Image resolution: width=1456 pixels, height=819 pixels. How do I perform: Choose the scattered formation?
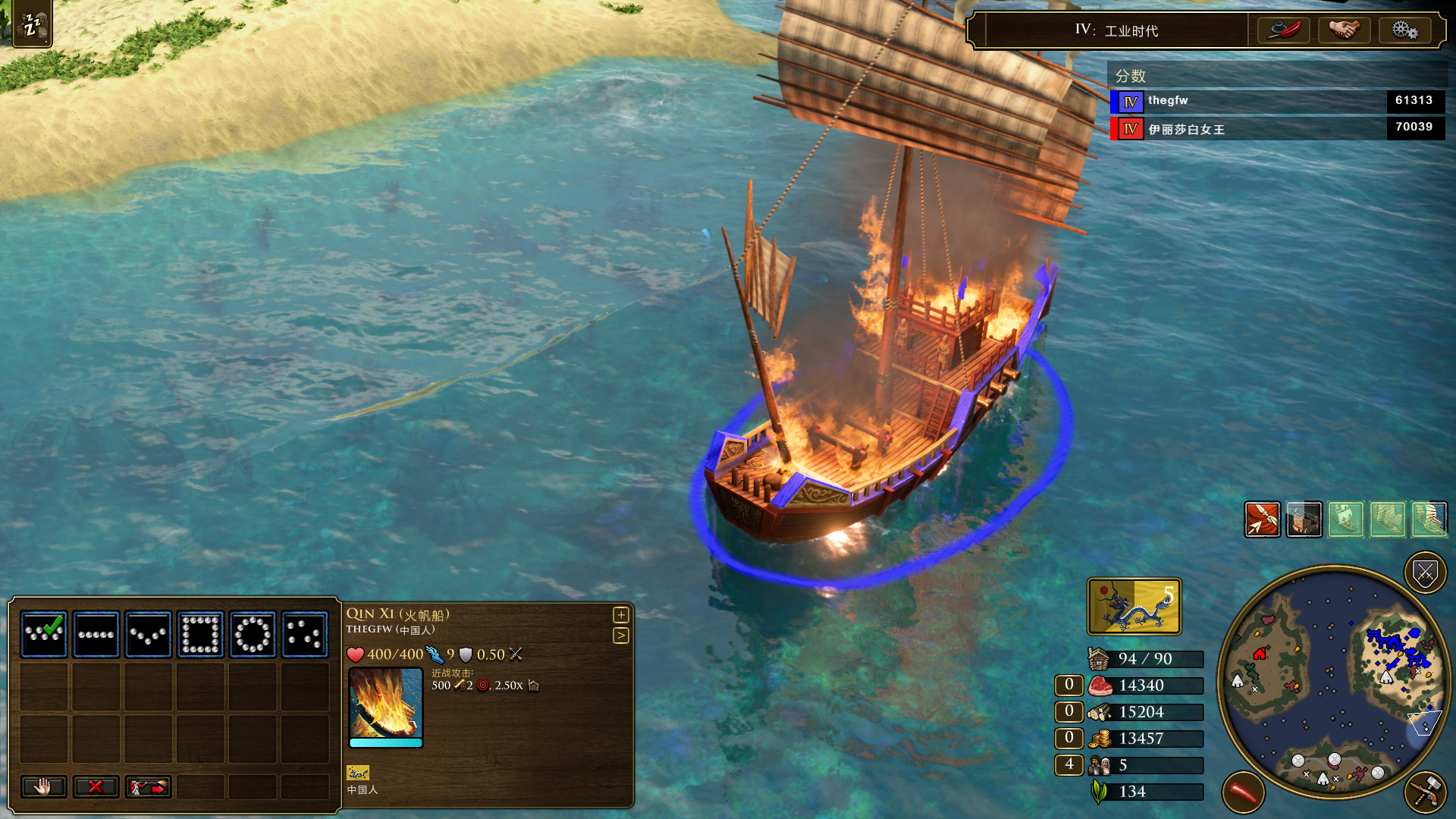(x=305, y=634)
